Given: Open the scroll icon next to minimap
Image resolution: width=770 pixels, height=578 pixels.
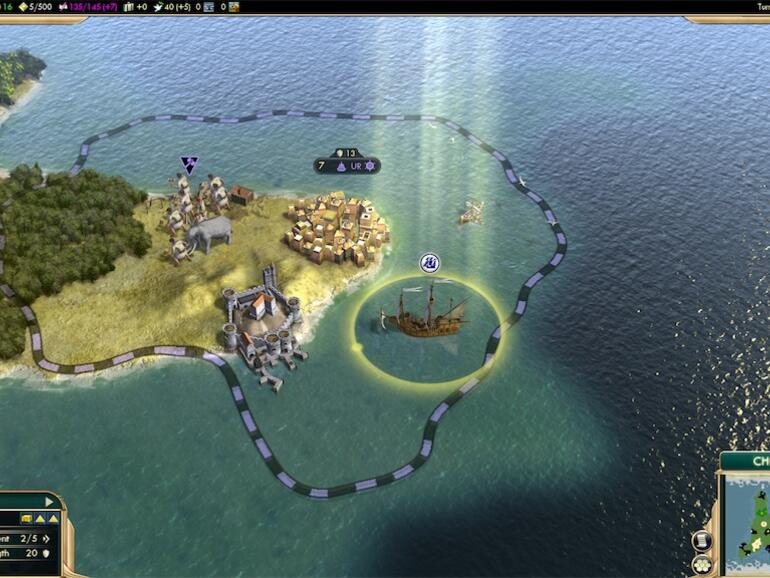Looking at the screenshot, I should coord(702,541).
